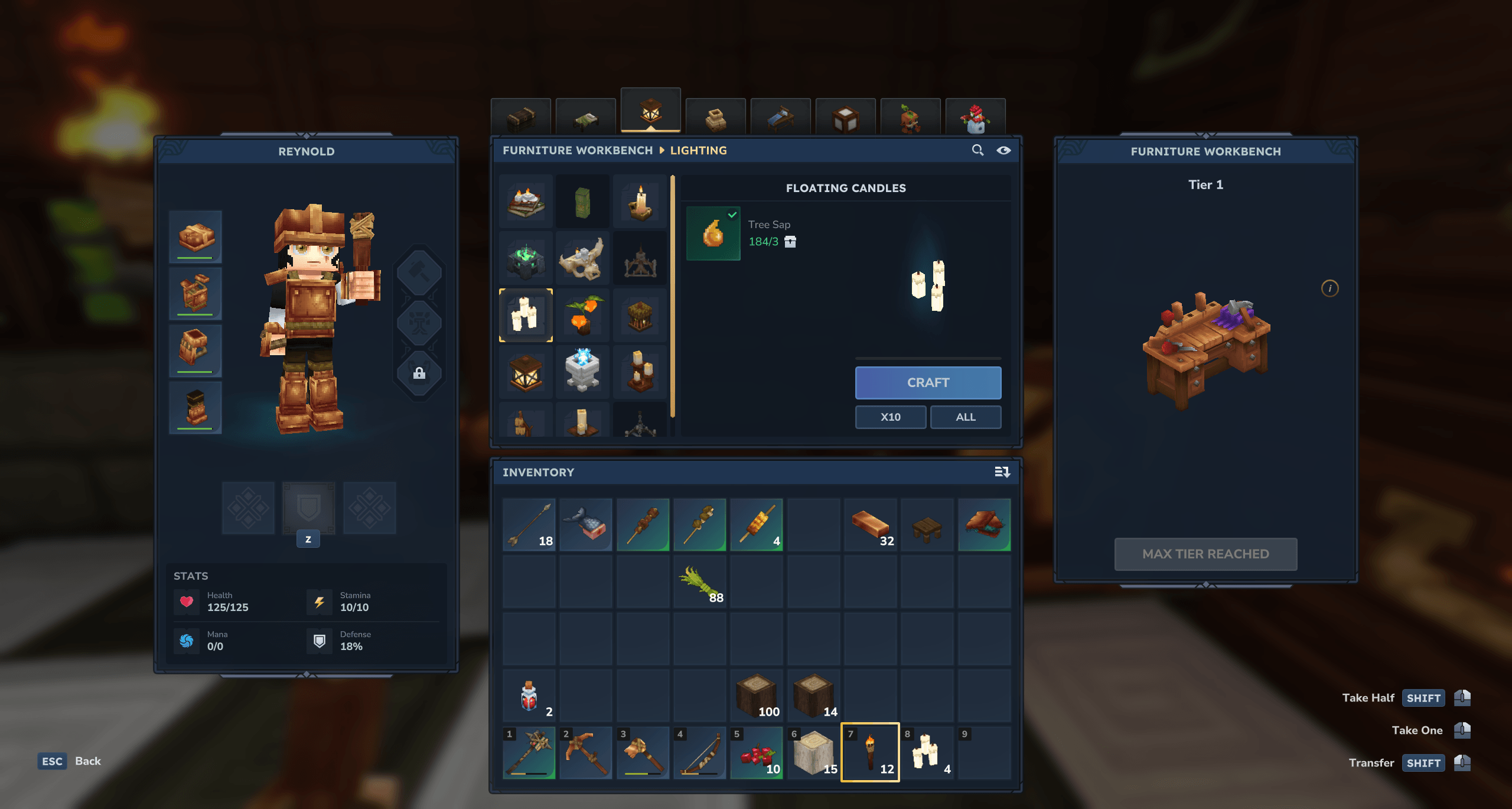
Task: Sort the inventory with the sort icon
Action: click(x=1002, y=472)
